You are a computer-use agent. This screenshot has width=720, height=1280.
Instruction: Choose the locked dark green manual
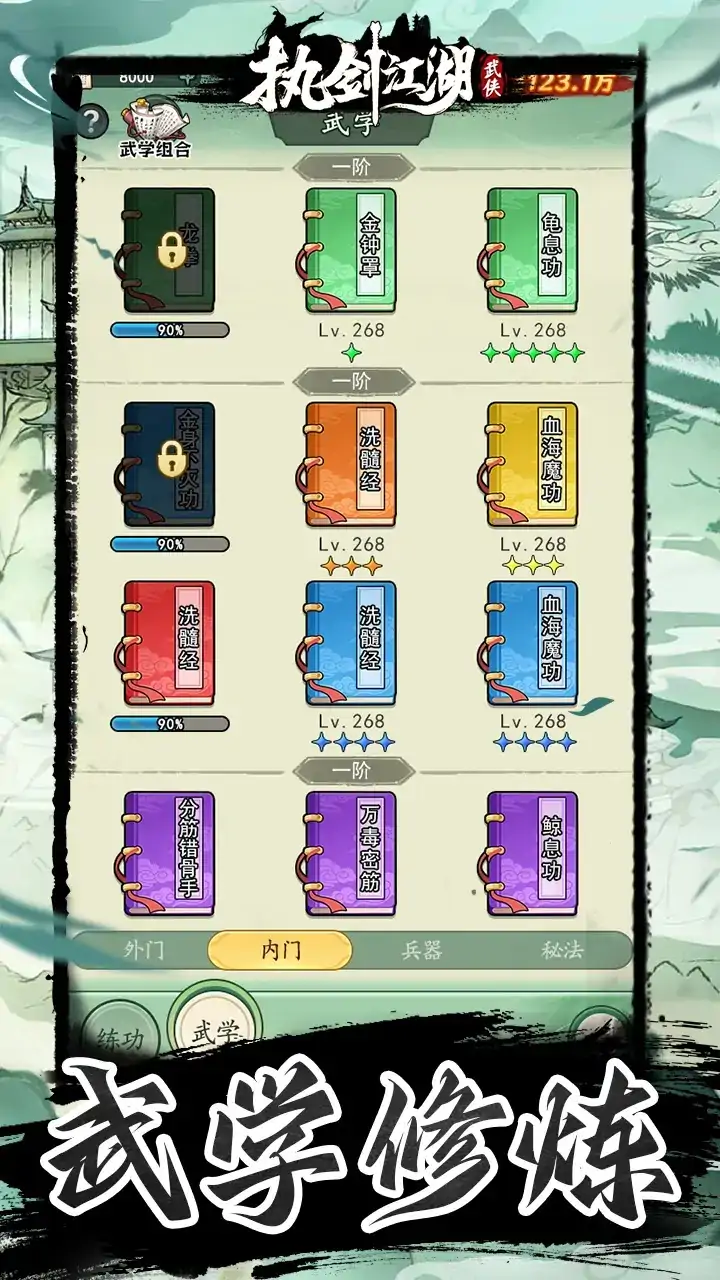pos(168,250)
